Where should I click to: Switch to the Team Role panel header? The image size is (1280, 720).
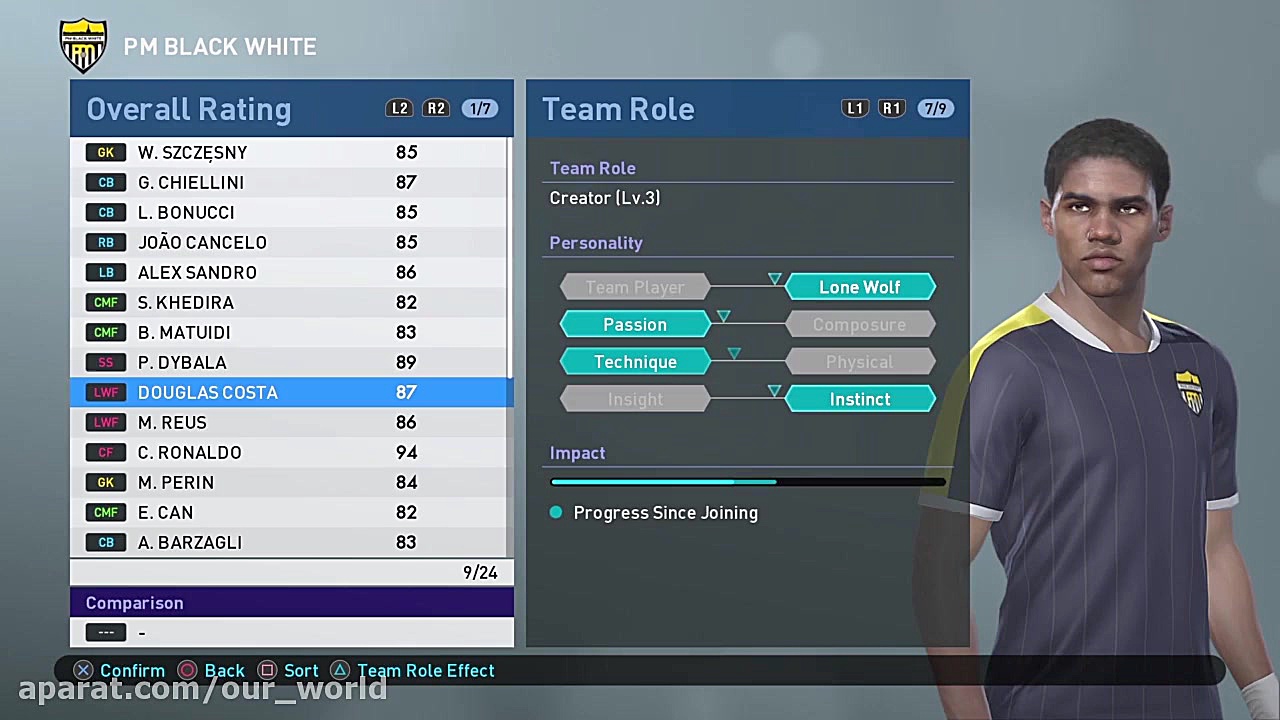point(618,109)
